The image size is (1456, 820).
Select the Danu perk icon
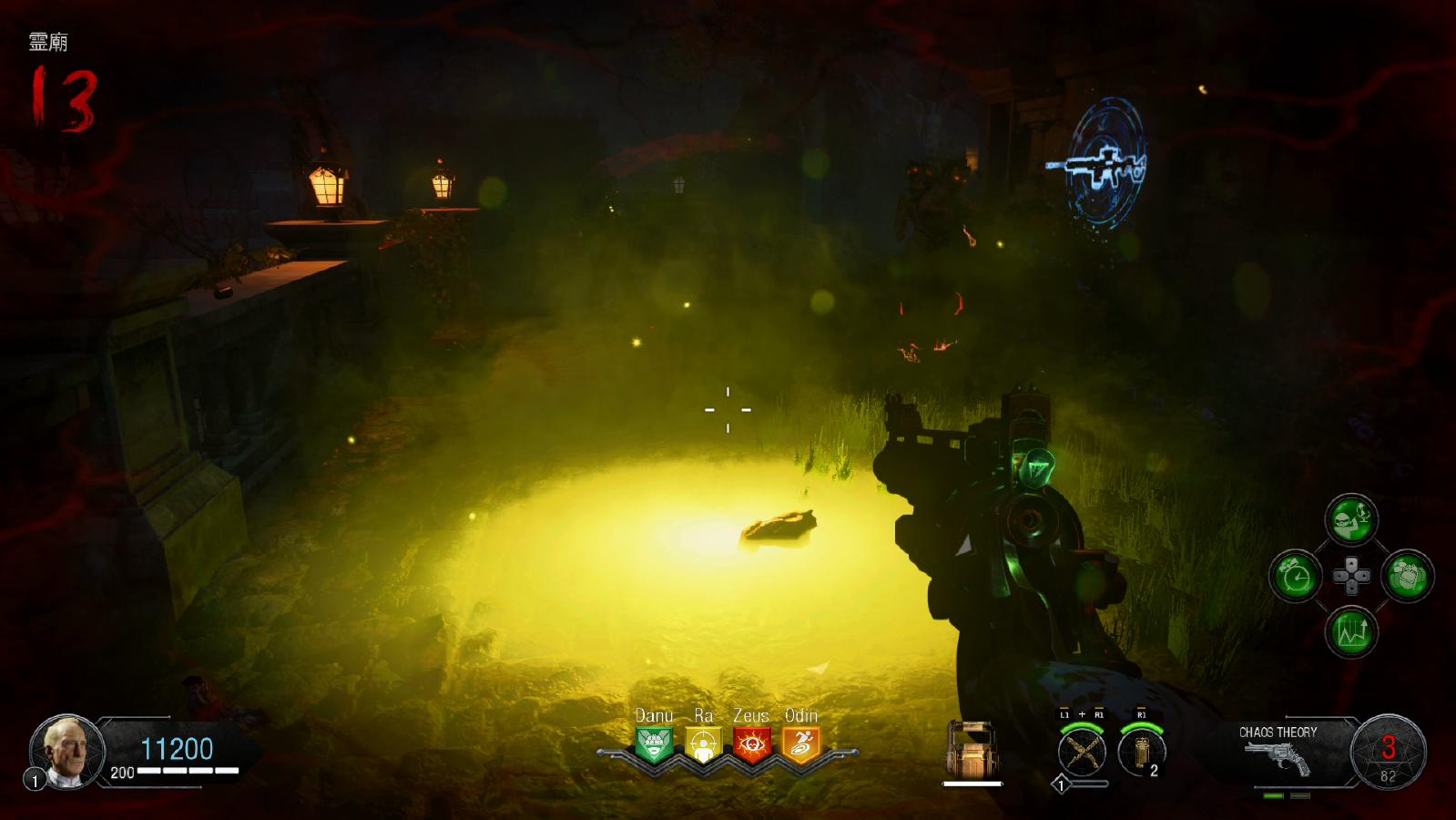tap(654, 745)
